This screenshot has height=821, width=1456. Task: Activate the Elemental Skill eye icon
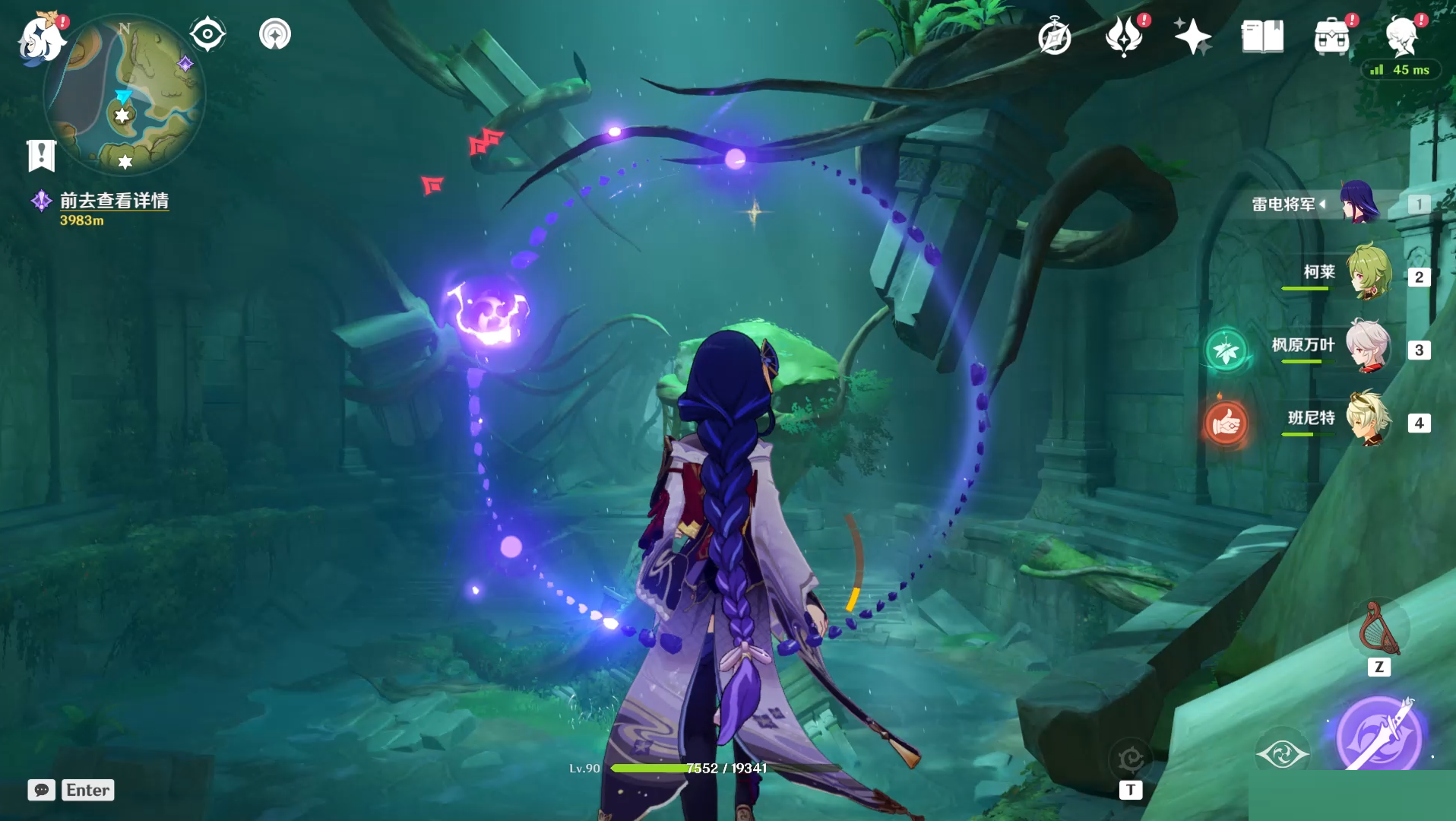point(1282,753)
